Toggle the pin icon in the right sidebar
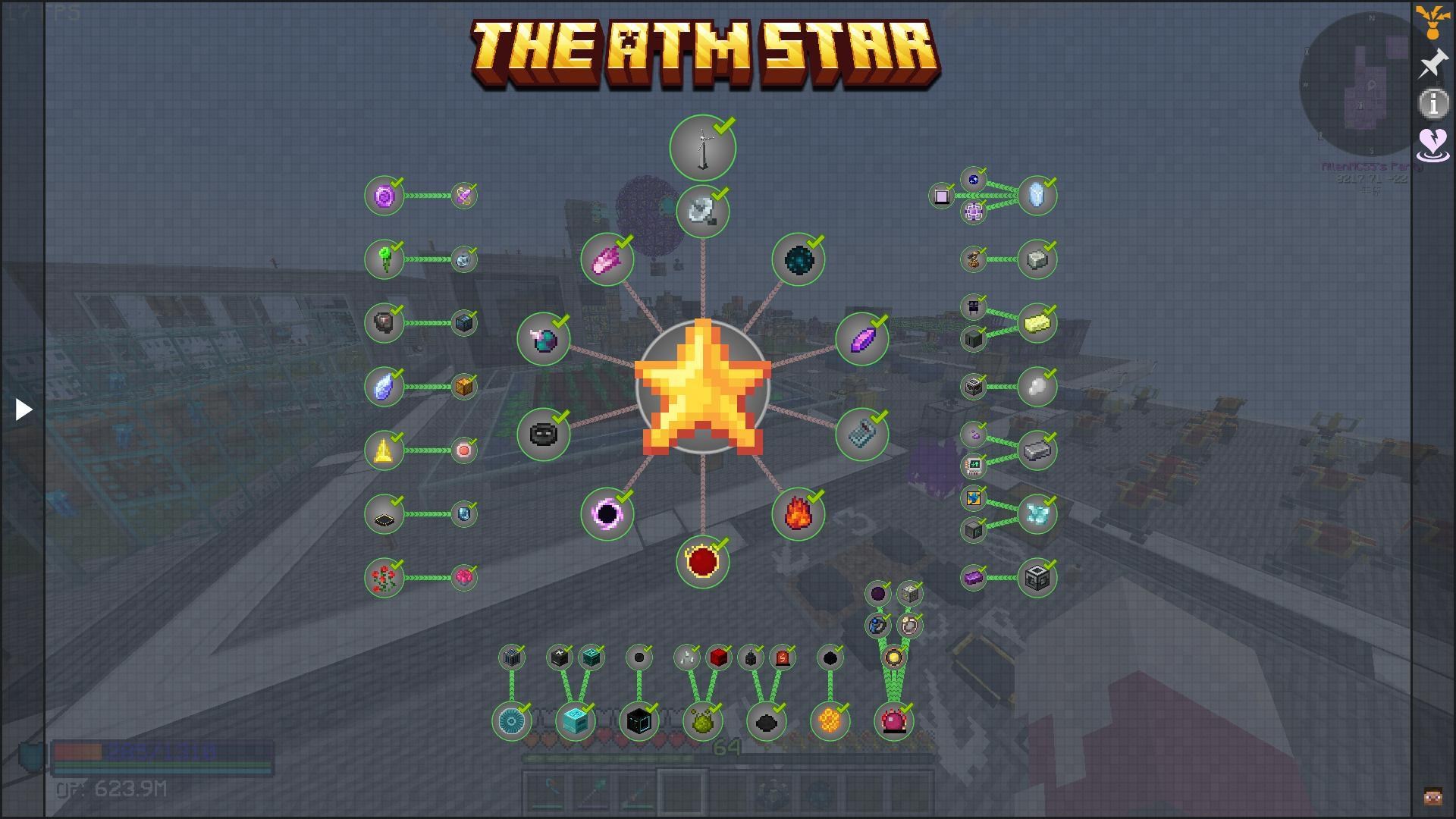 coord(1433,64)
